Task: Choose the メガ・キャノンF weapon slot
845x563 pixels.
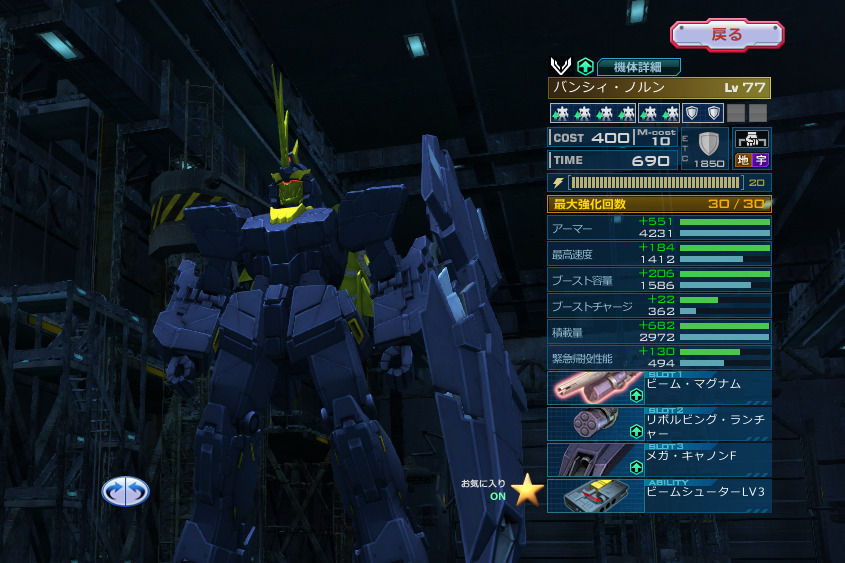Action: click(x=659, y=460)
